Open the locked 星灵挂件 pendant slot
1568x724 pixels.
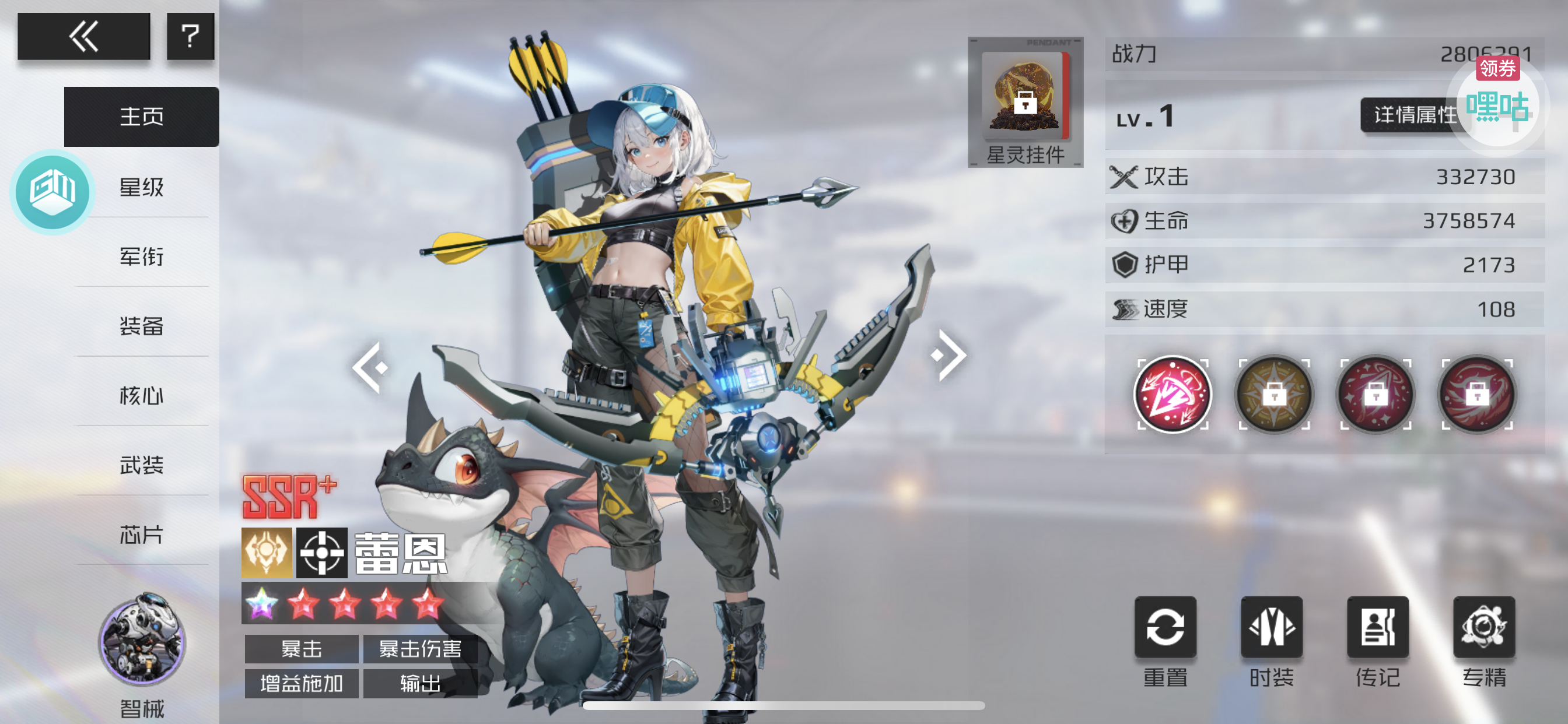click(x=1025, y=101)
